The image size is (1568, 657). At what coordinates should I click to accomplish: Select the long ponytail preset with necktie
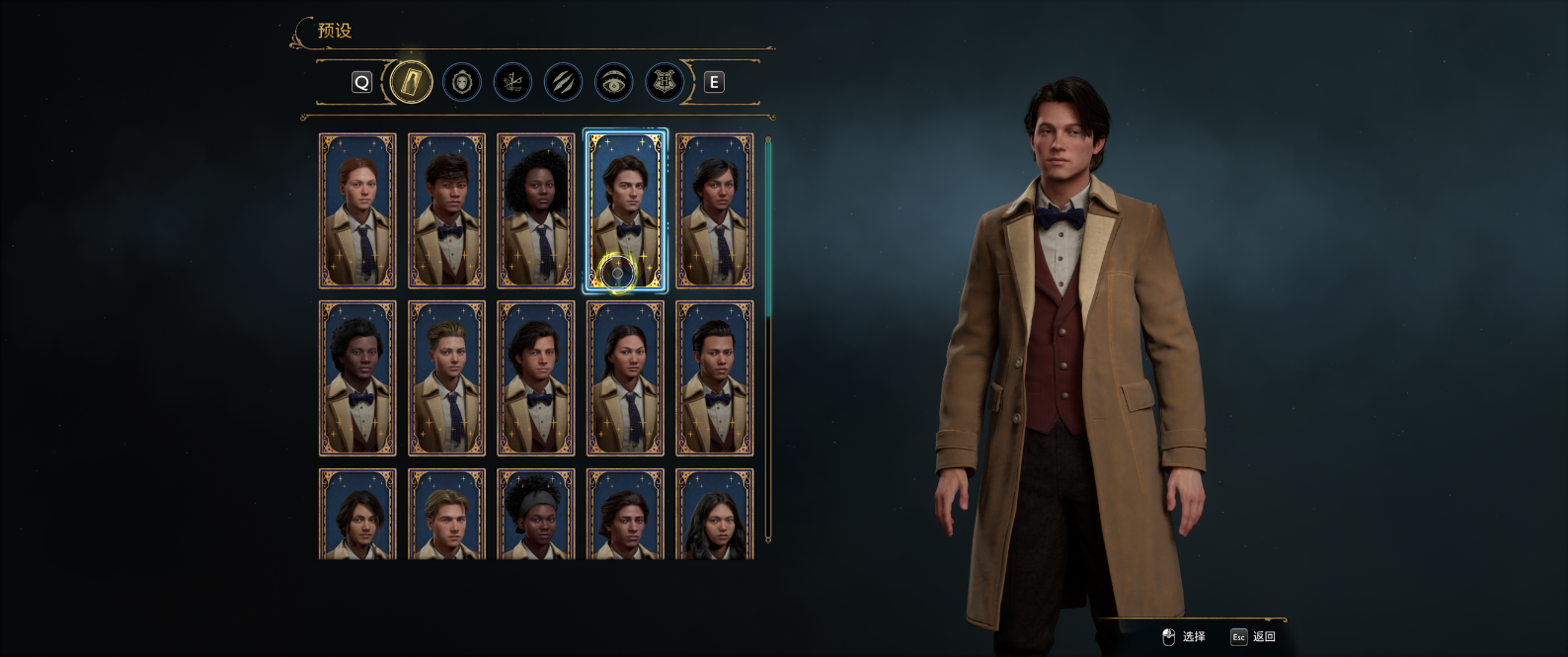click(x=625, y=378)
